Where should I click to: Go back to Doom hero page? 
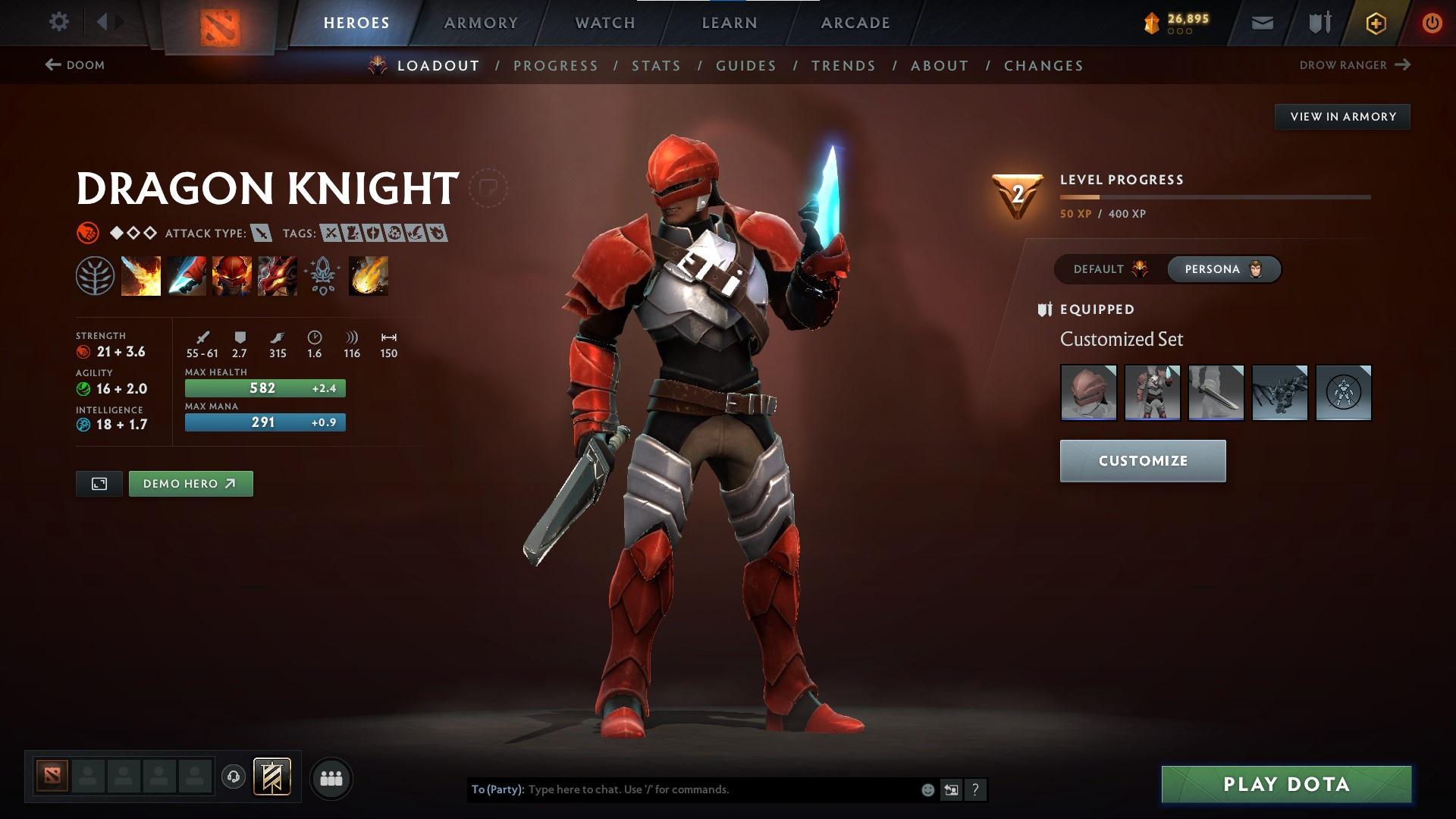coord(76,65)
